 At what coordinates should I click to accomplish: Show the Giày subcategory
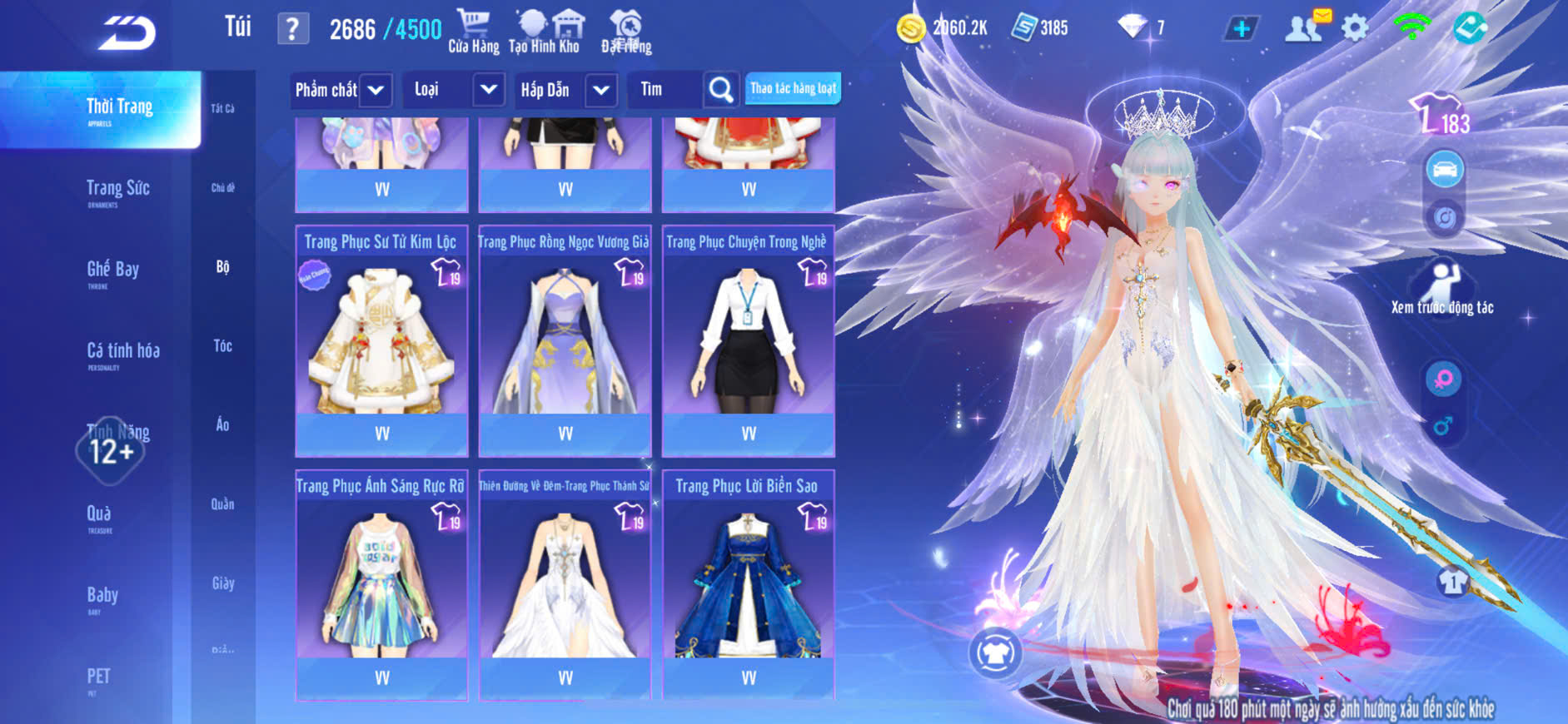[222, 583]
